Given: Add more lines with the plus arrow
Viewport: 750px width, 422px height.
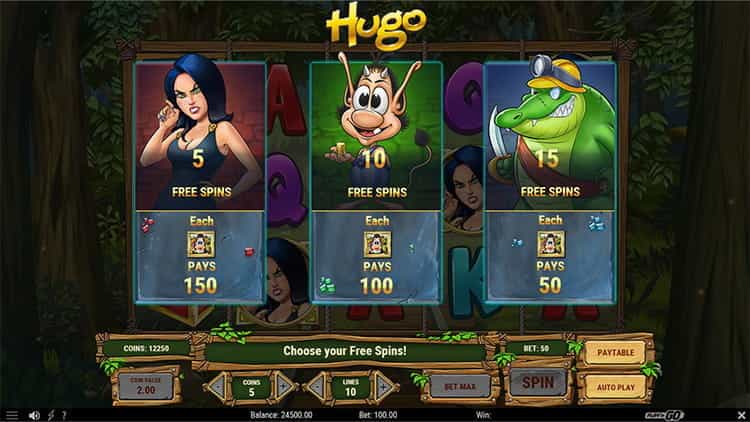Looking at the screenshot, I should tap(385, 385).
